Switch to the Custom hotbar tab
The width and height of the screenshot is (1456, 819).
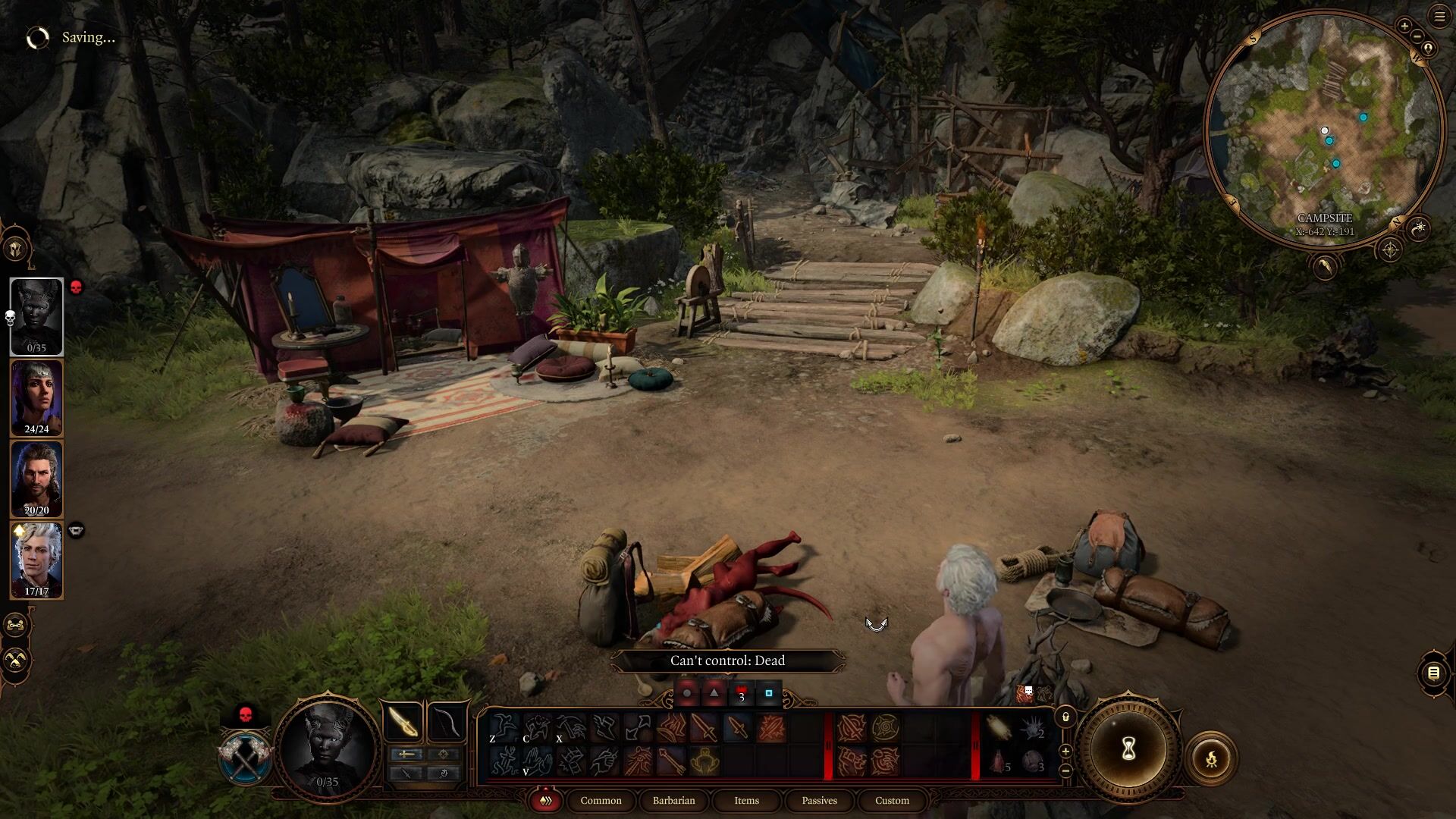click(x=892, y=800)
